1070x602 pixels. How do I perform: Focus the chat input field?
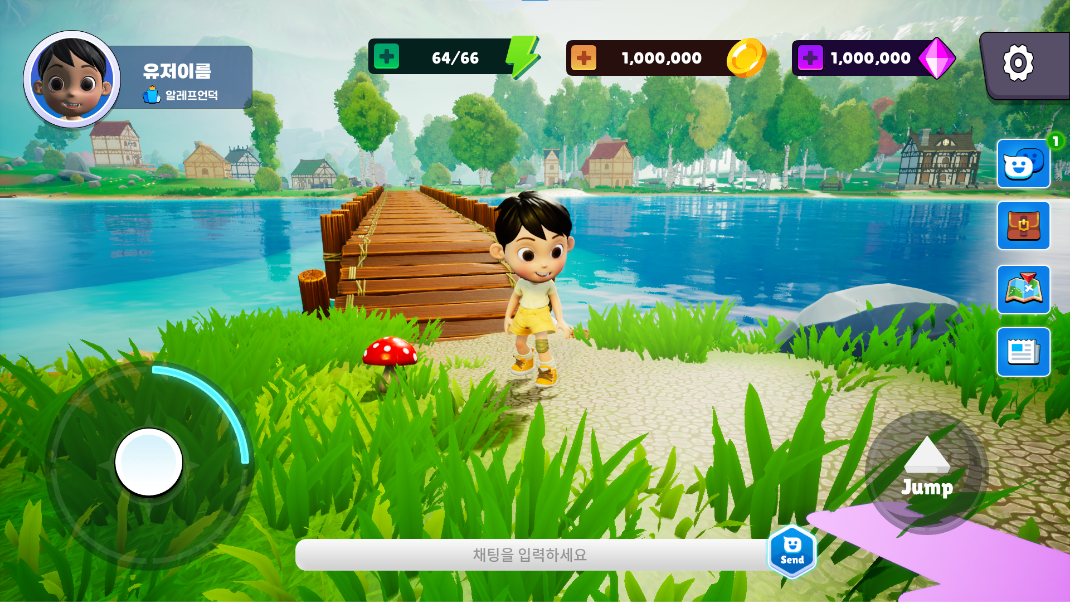[530, 555]
